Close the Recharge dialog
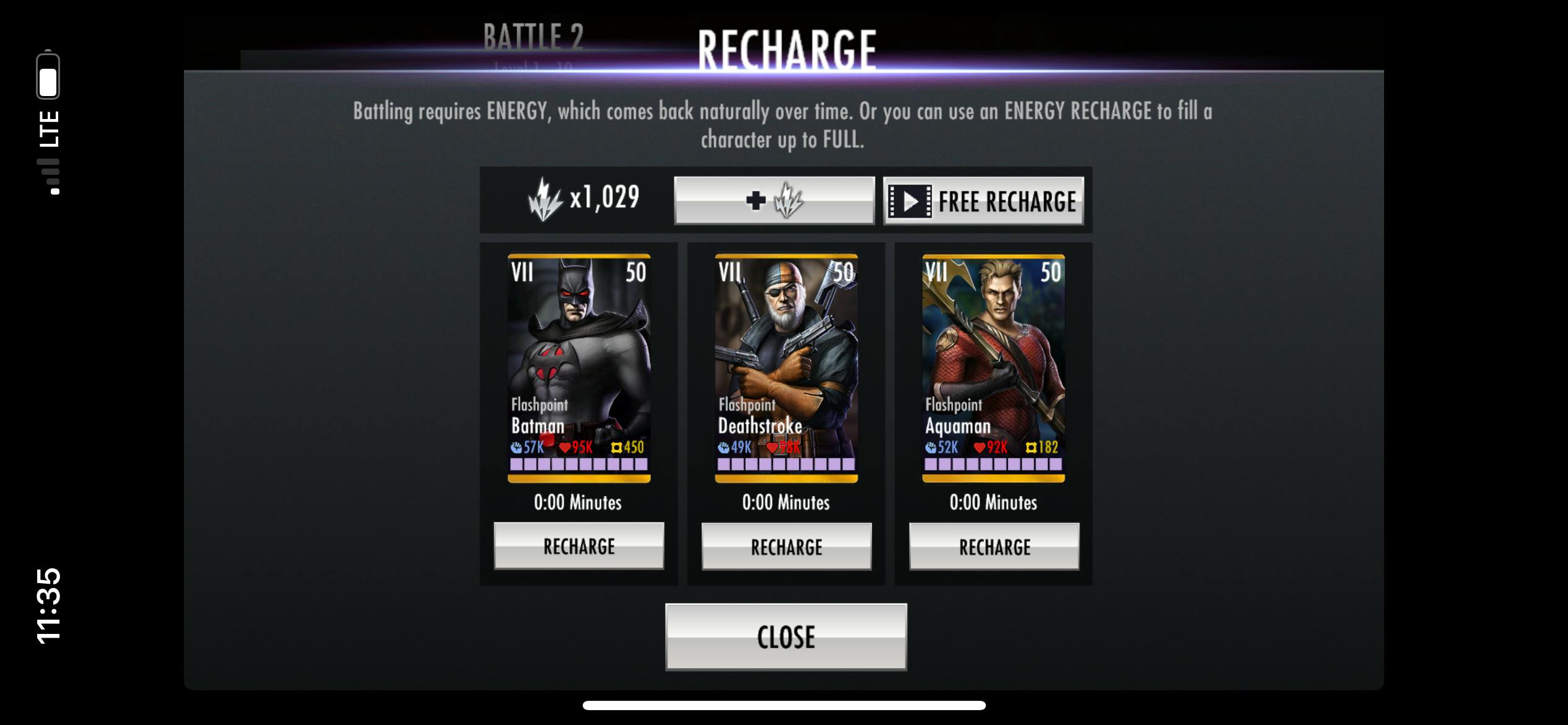 coord(786,636)
